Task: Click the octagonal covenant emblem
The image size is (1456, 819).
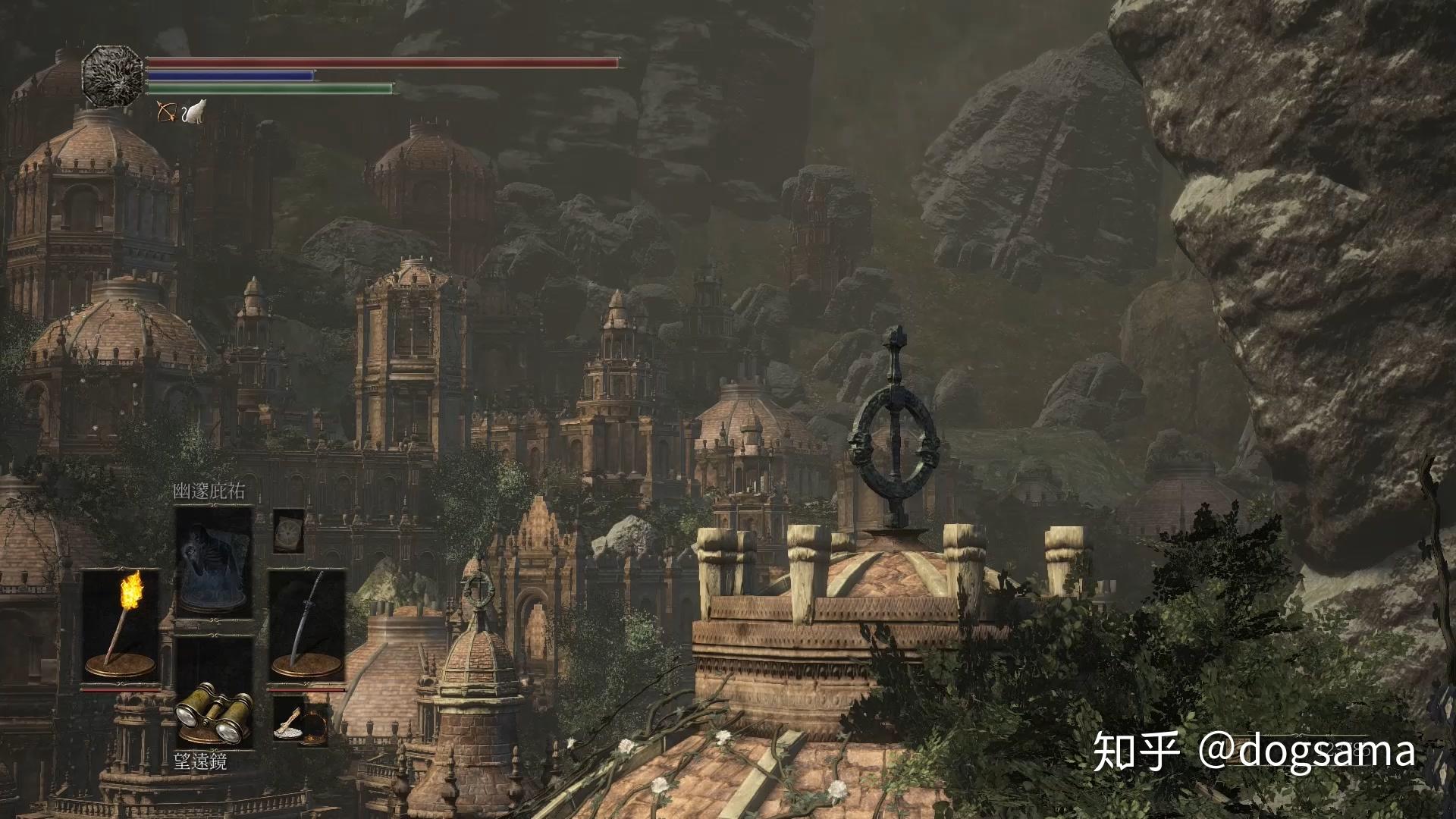Action: point(112,75)
